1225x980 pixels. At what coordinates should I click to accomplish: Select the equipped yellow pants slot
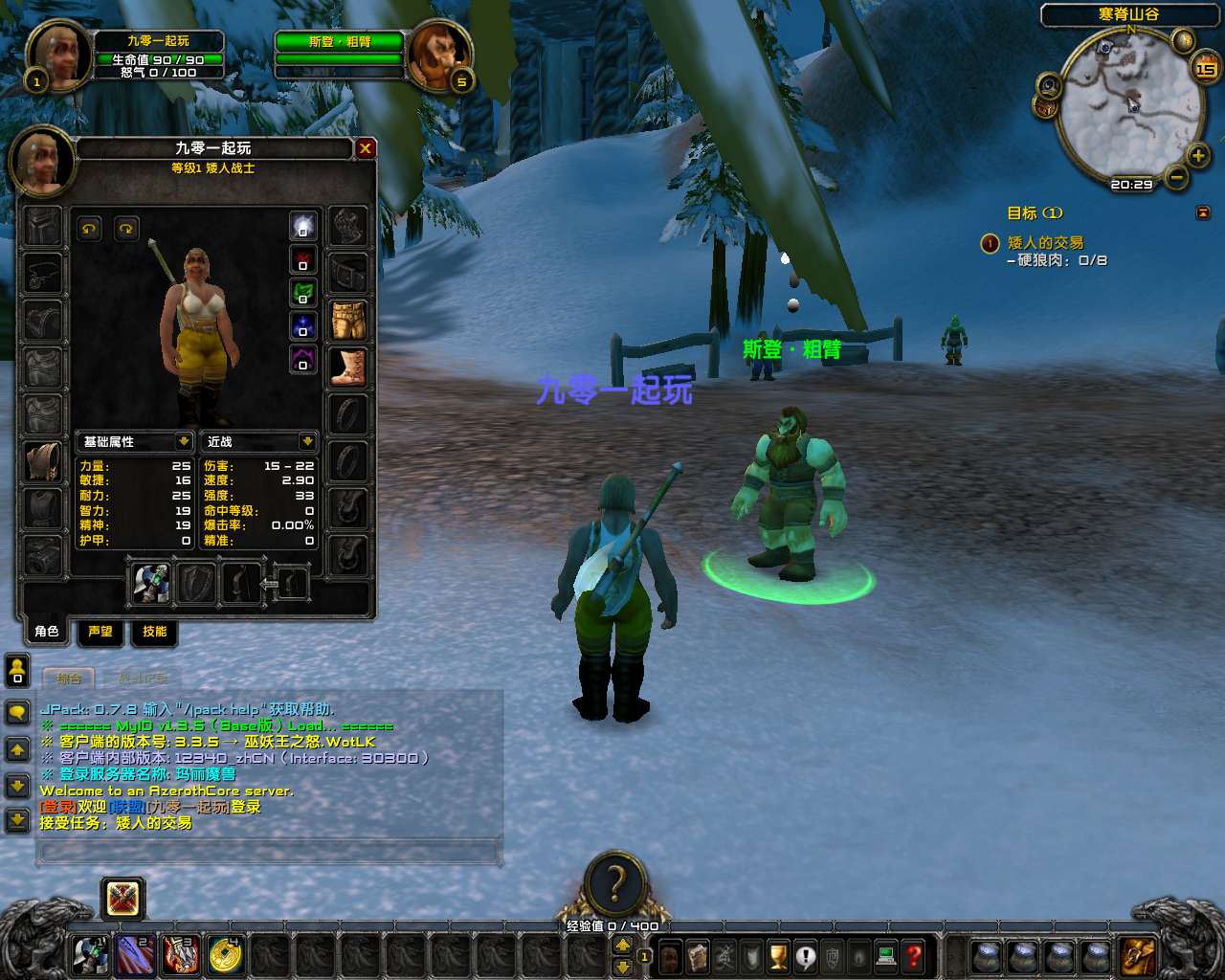[348, 321]
